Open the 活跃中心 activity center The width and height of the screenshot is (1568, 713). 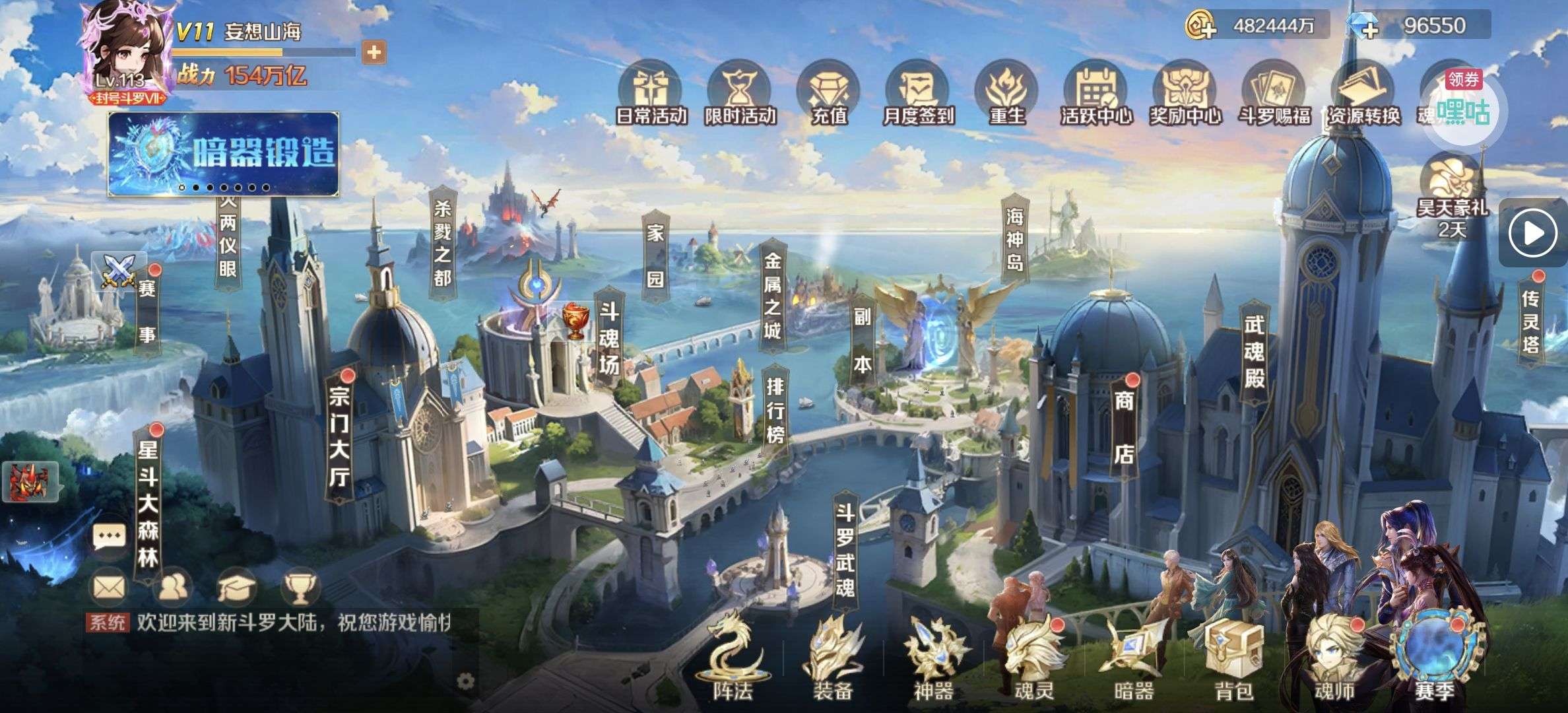coord(1095,94)
